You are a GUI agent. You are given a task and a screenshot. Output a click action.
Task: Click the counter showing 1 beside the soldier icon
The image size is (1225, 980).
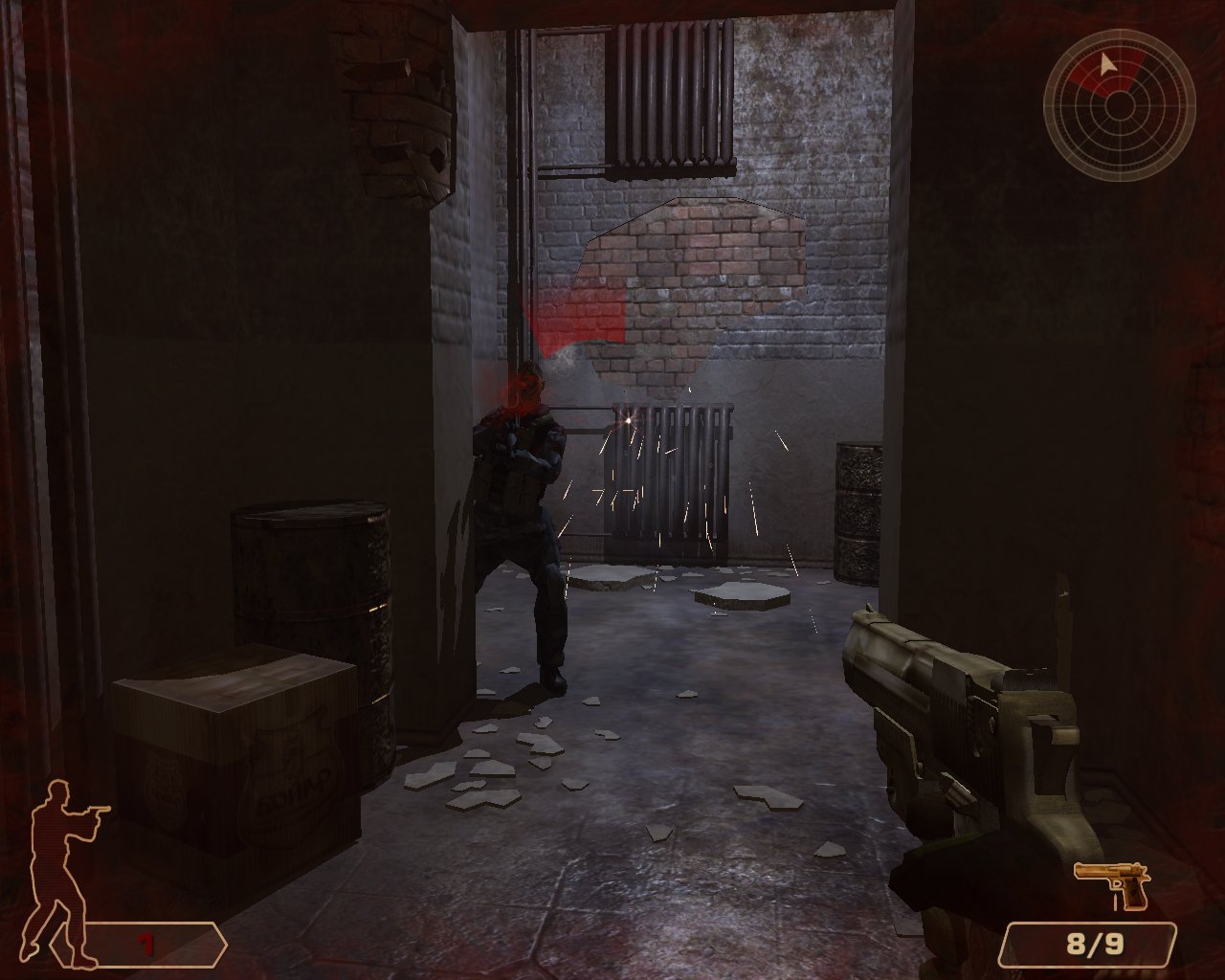tap(145, 941)
